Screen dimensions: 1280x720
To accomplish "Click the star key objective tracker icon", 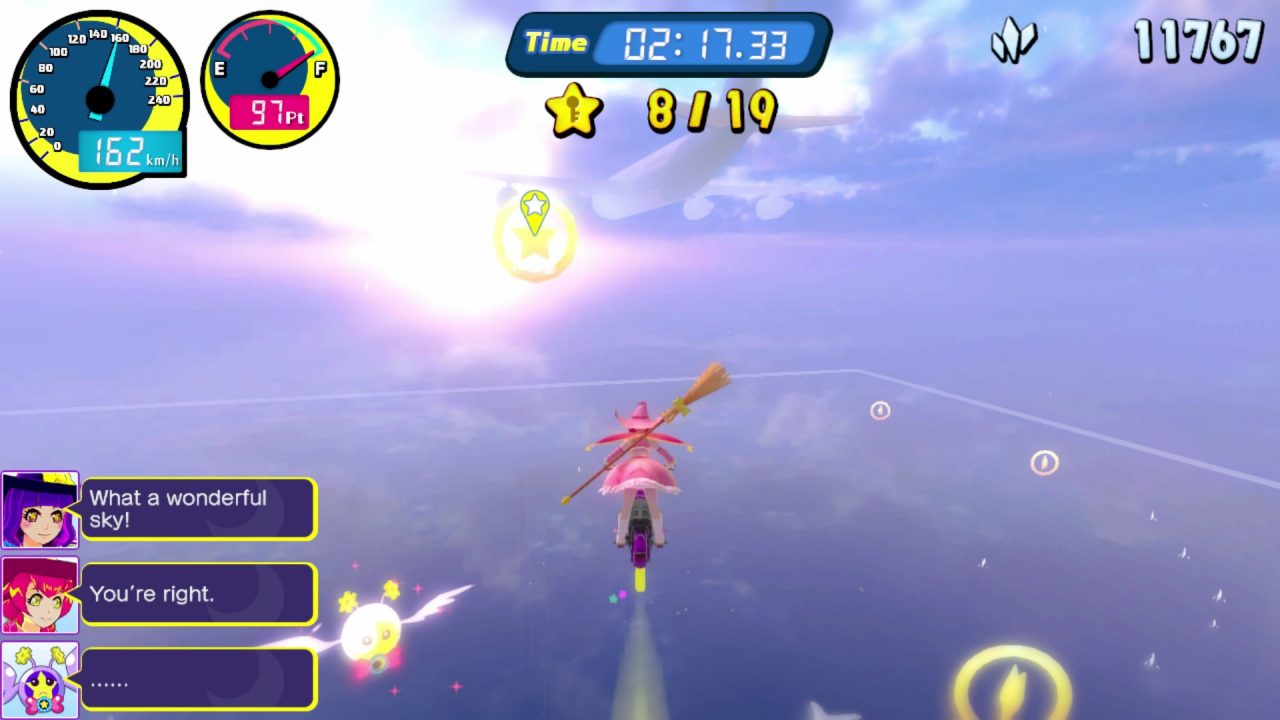I will [x=574, y=110].
